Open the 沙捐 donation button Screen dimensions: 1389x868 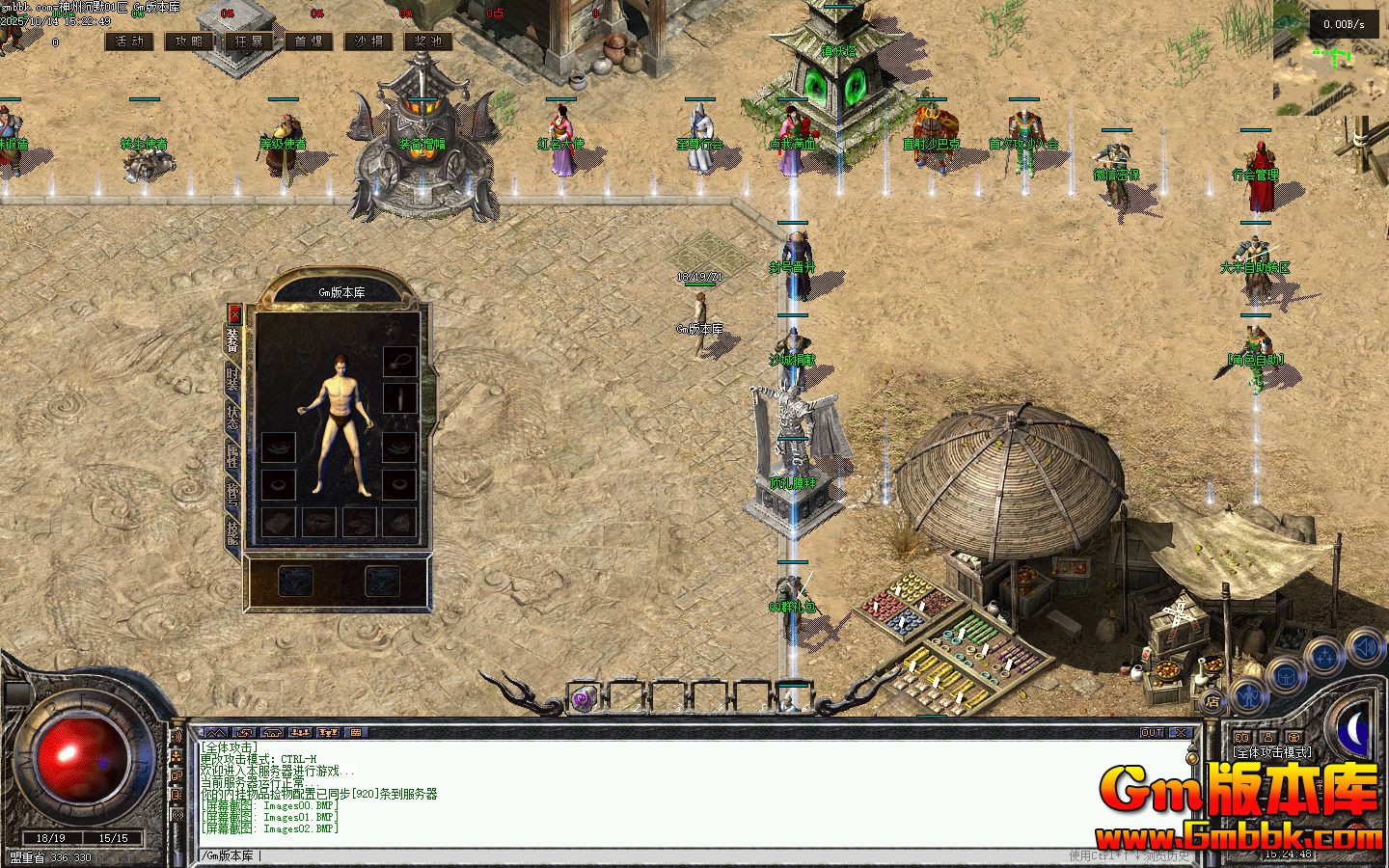[368, 41]
